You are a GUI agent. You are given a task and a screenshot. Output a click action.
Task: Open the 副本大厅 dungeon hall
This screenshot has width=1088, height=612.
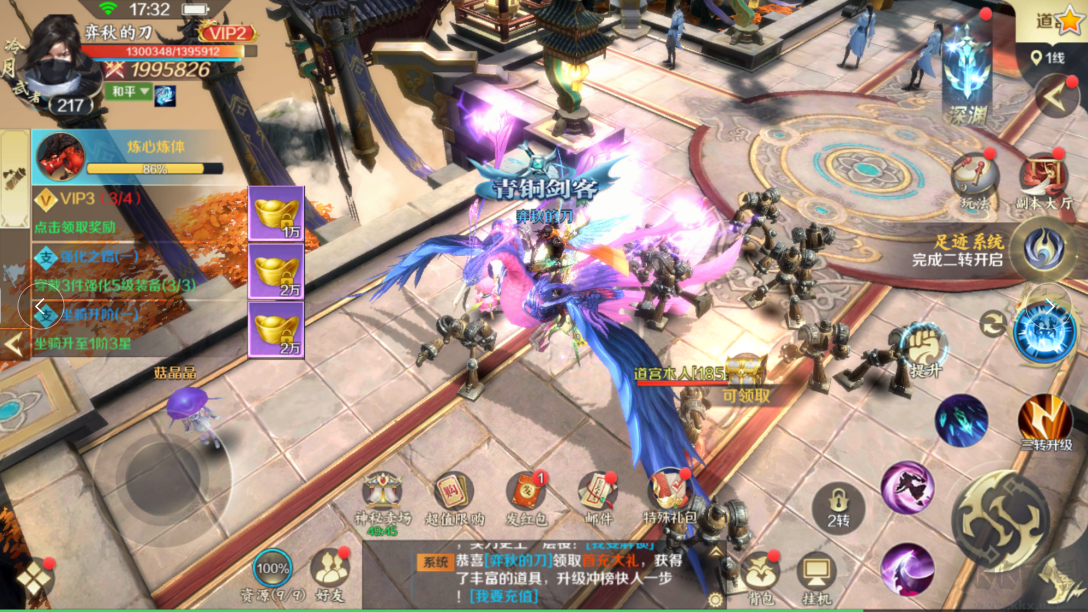[x=1044, y=178]
